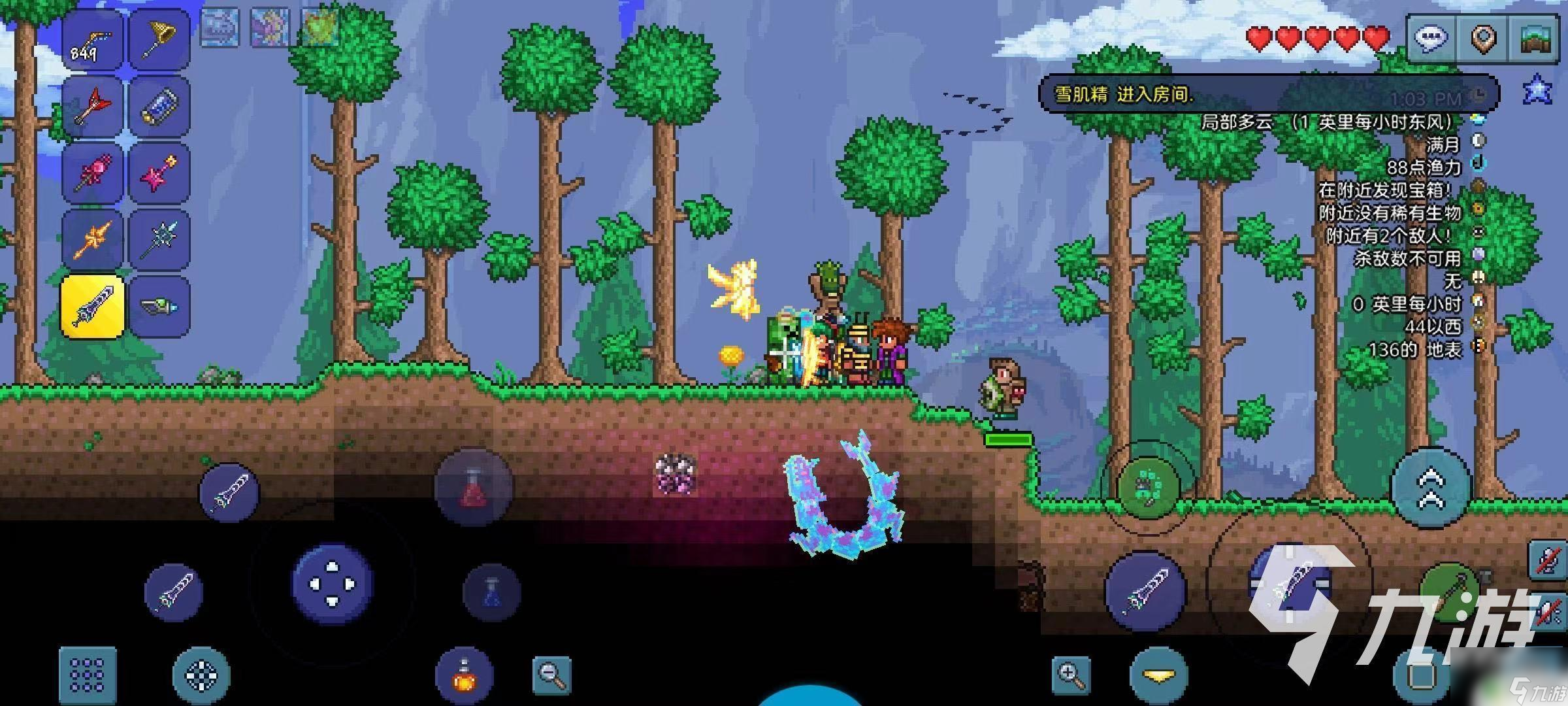
Task: Tap the map pin button
Action: click(x=1484, y=39)
